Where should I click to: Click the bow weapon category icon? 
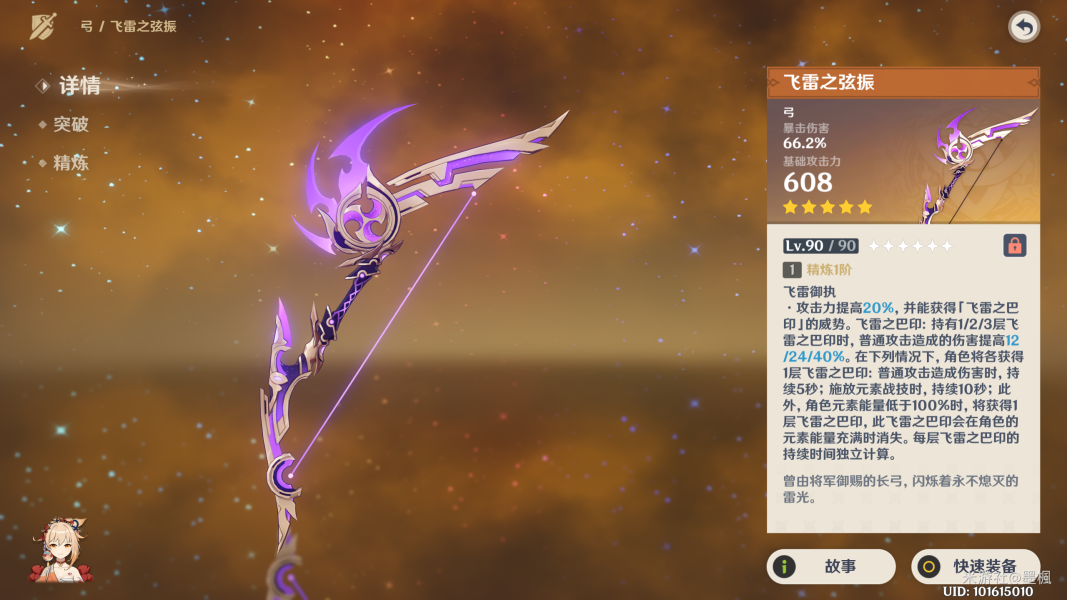[x=43, y=27]
